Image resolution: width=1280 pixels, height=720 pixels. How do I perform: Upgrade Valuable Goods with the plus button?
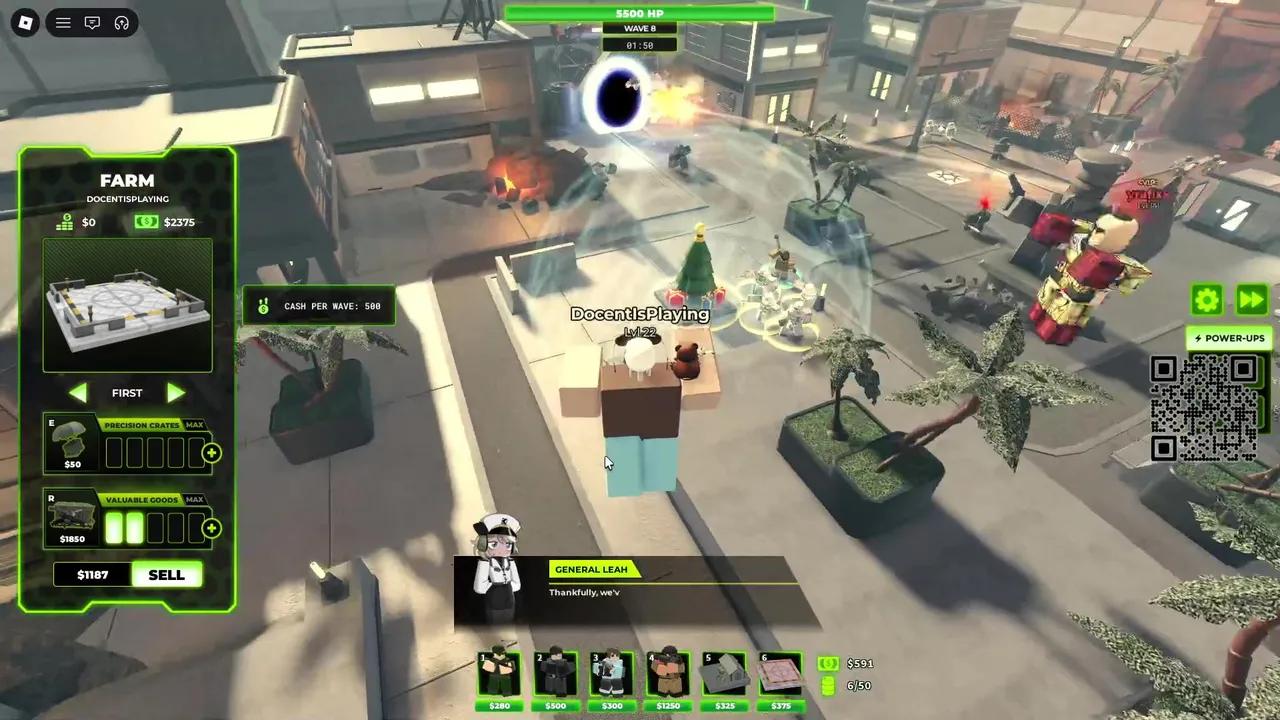[x=211, y=528]
